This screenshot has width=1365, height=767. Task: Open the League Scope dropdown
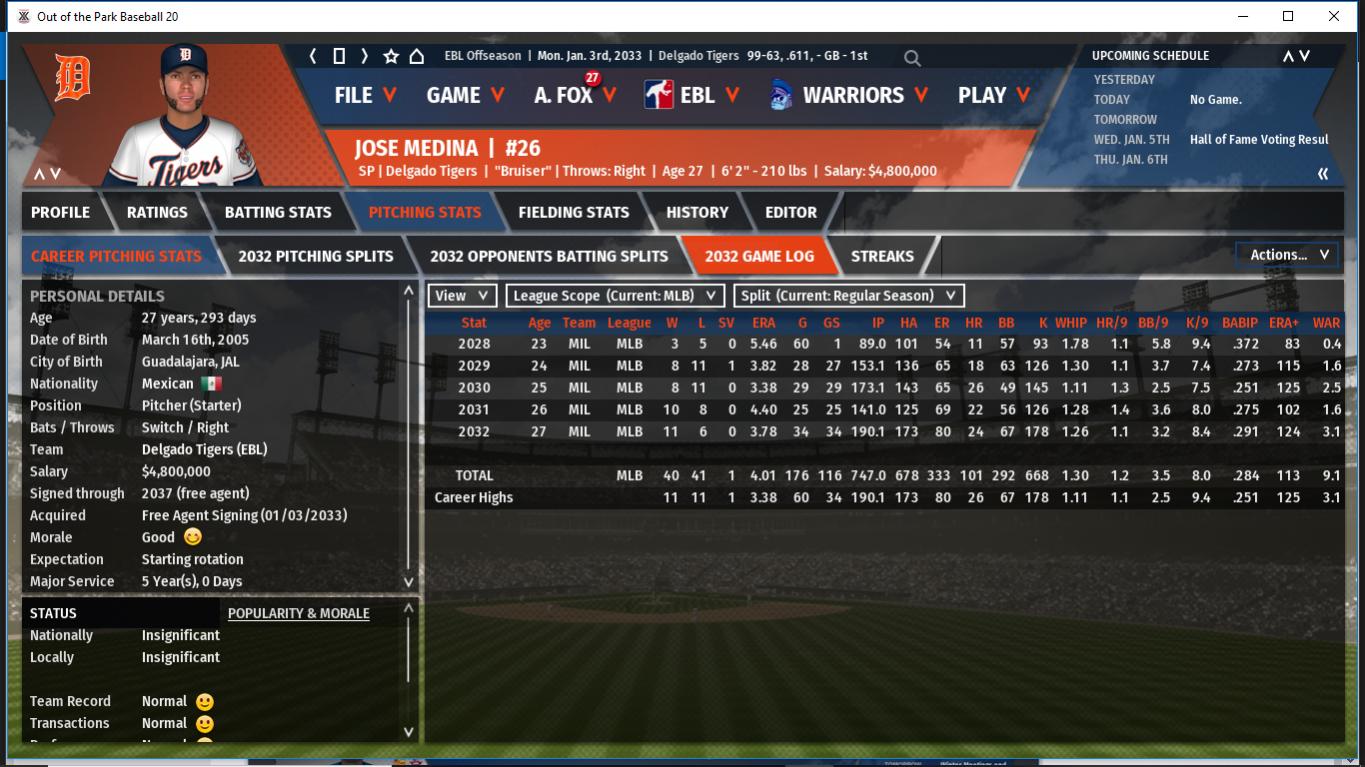pos(615,296)
